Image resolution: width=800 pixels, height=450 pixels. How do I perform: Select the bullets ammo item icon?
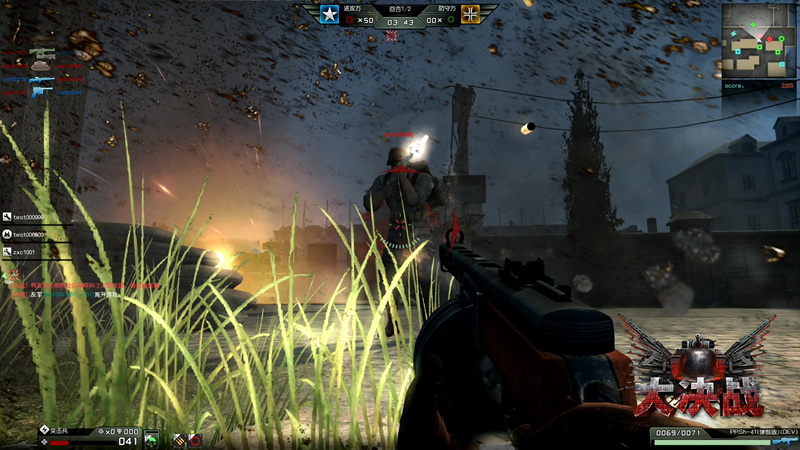(180, 439)
